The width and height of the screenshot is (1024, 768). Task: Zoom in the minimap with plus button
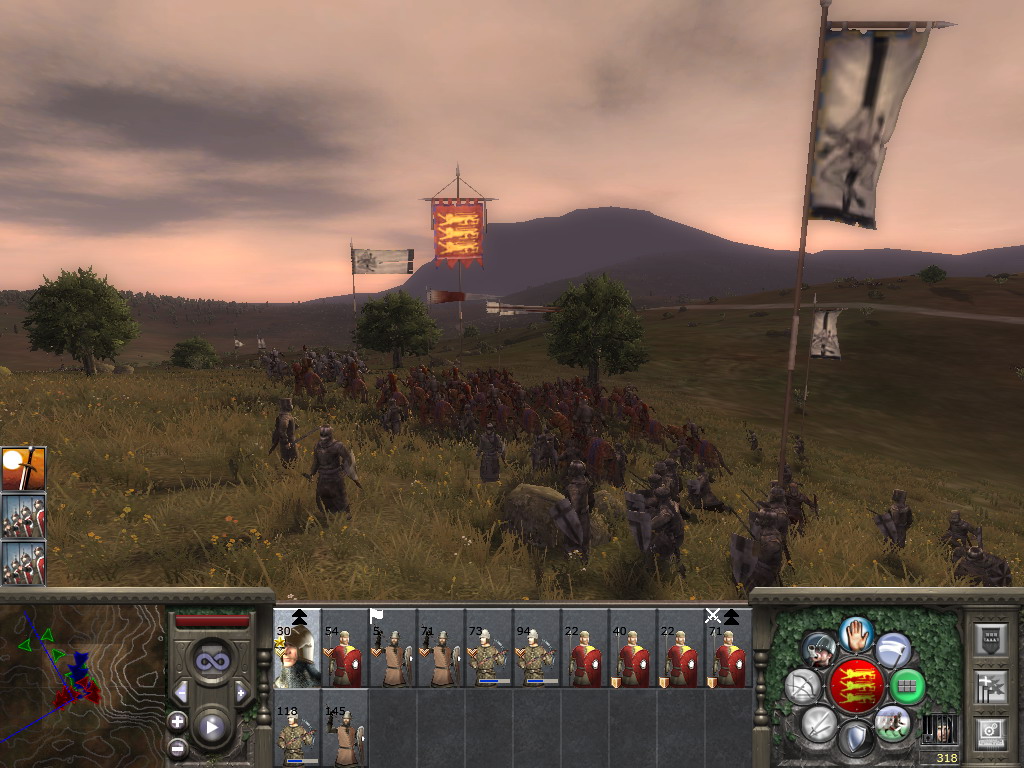(x=178, y=721)
